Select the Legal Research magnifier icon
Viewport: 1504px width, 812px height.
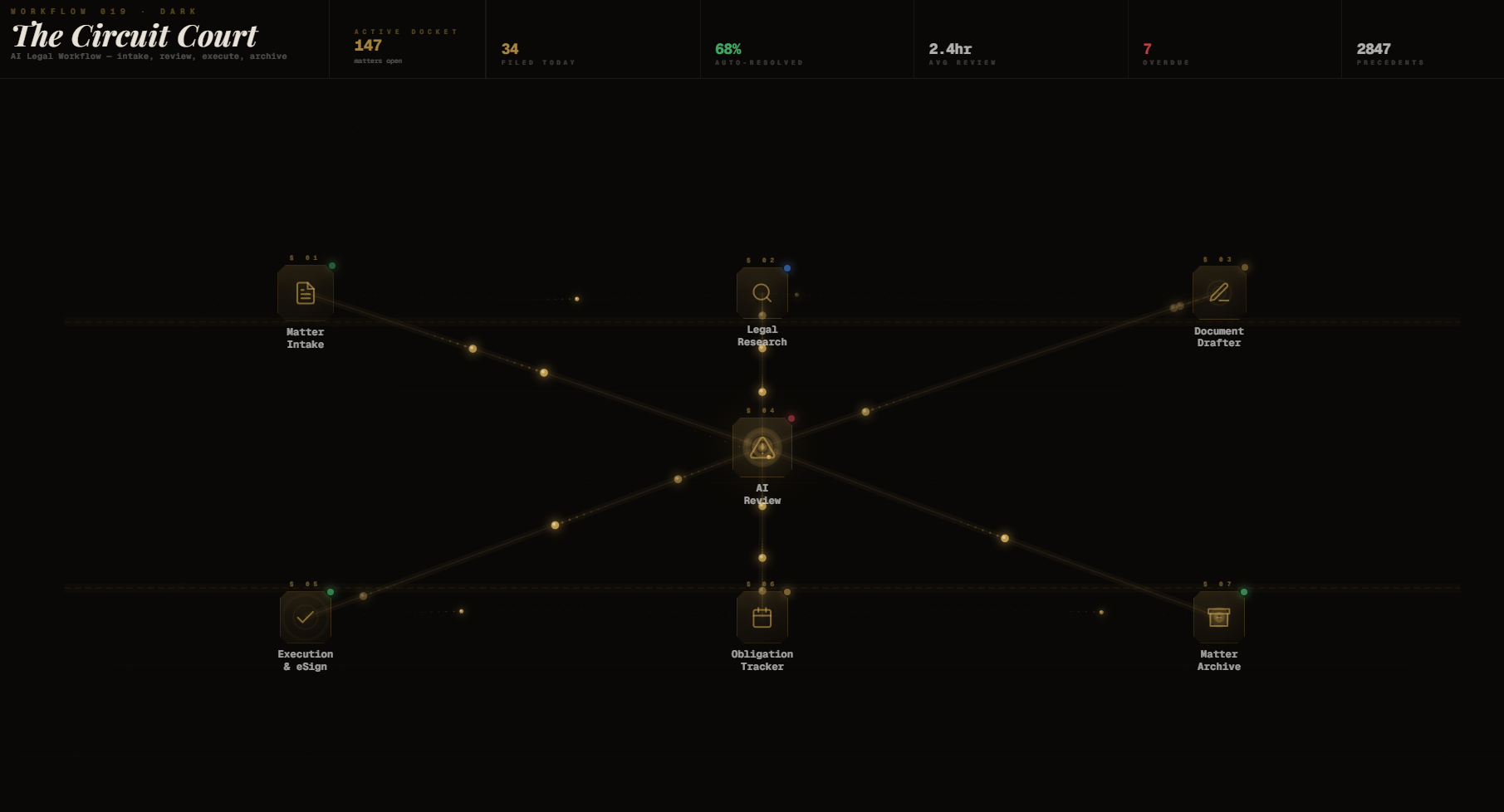click(762, 292)
